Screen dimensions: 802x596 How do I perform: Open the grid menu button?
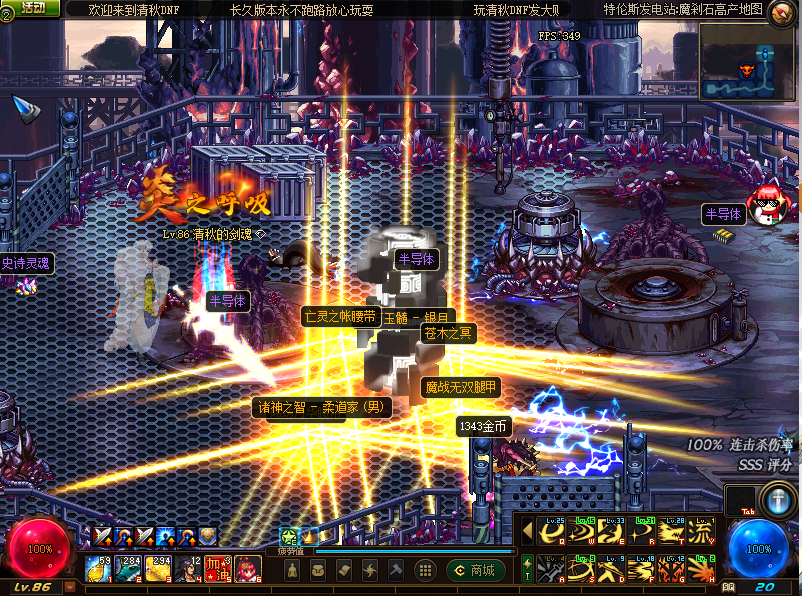point(424,570)
